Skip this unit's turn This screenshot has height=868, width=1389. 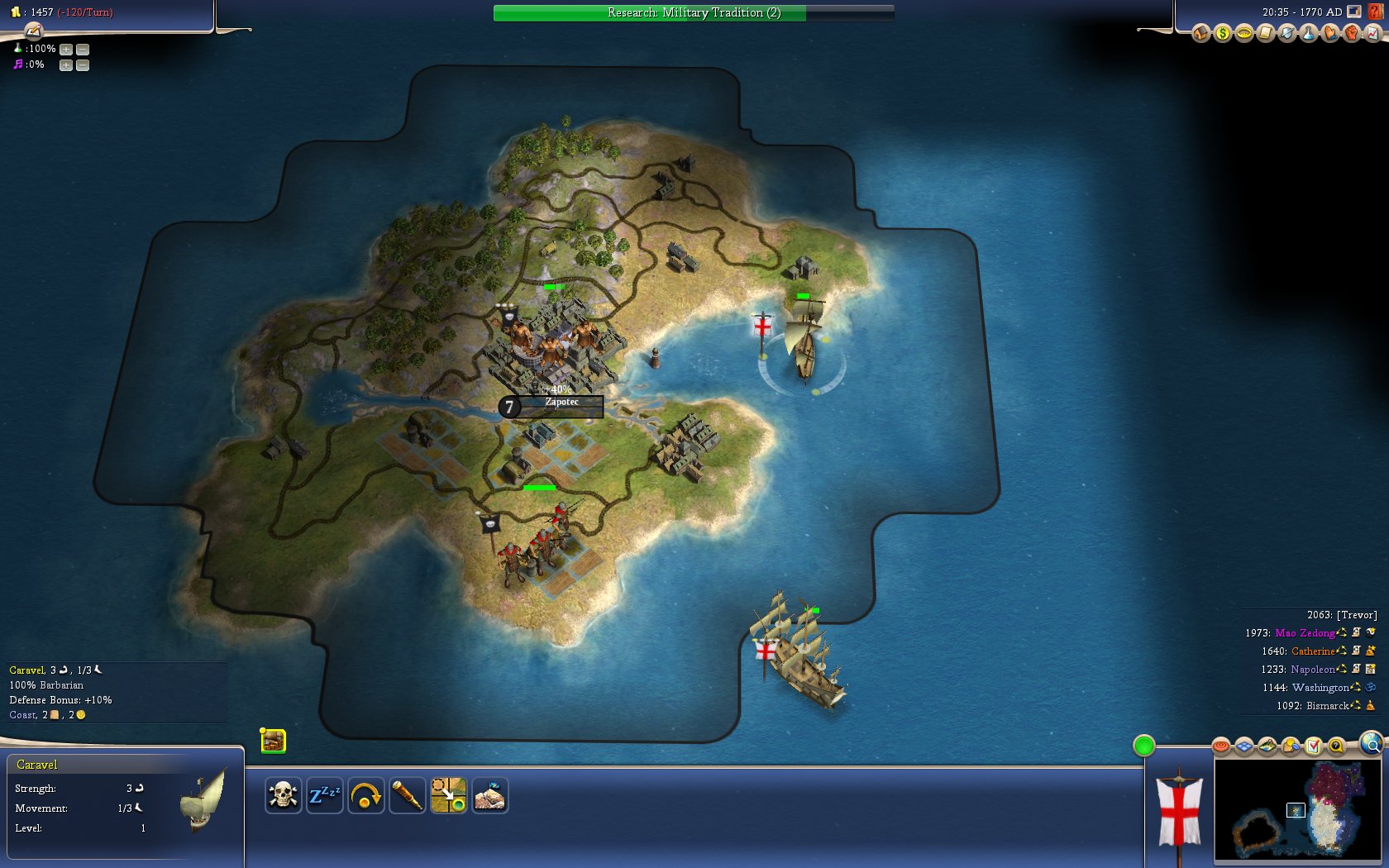[x=365, y=796]
